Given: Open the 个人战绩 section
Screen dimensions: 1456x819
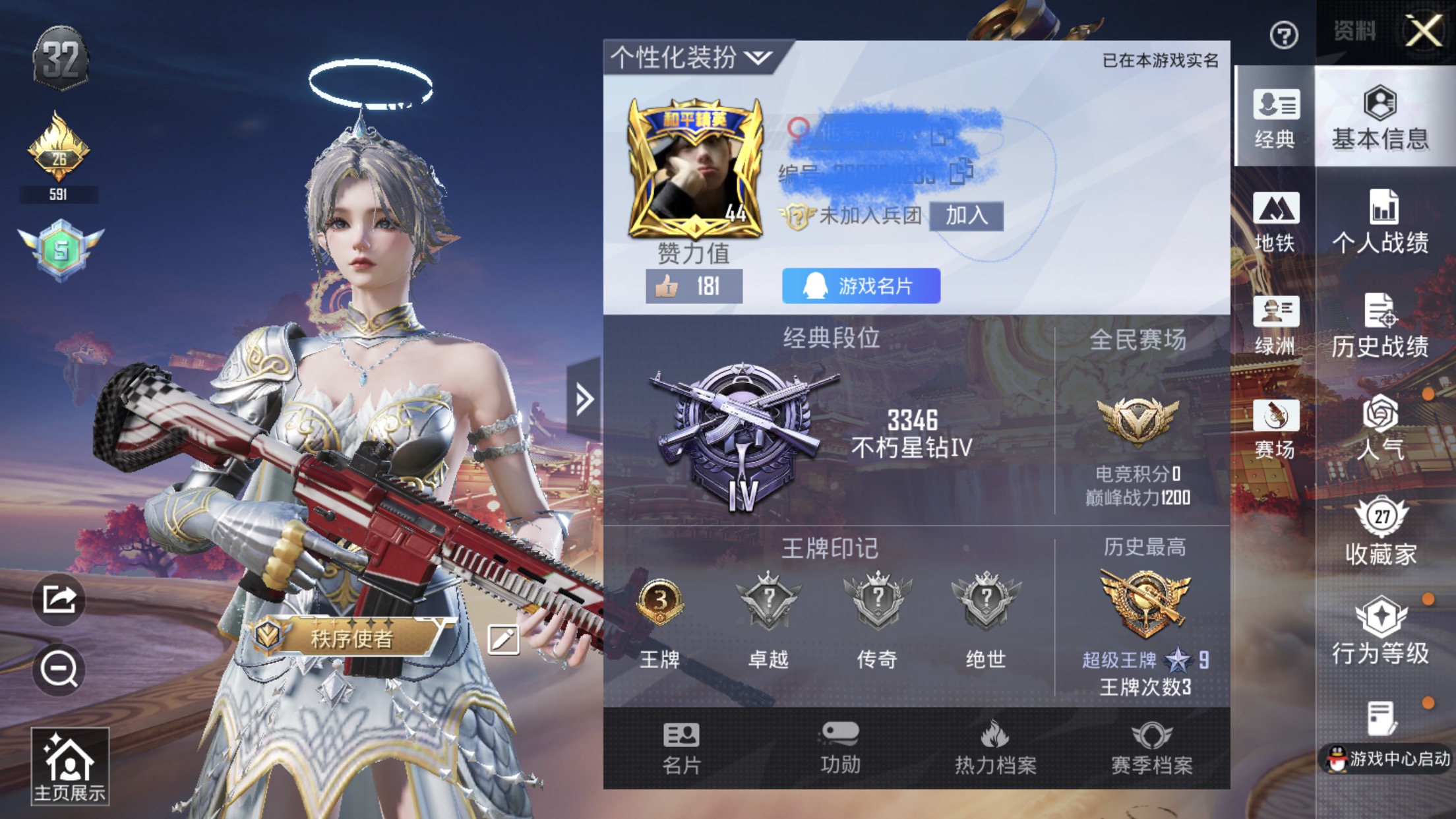Looking at the screenshot, I should 1380,222.
